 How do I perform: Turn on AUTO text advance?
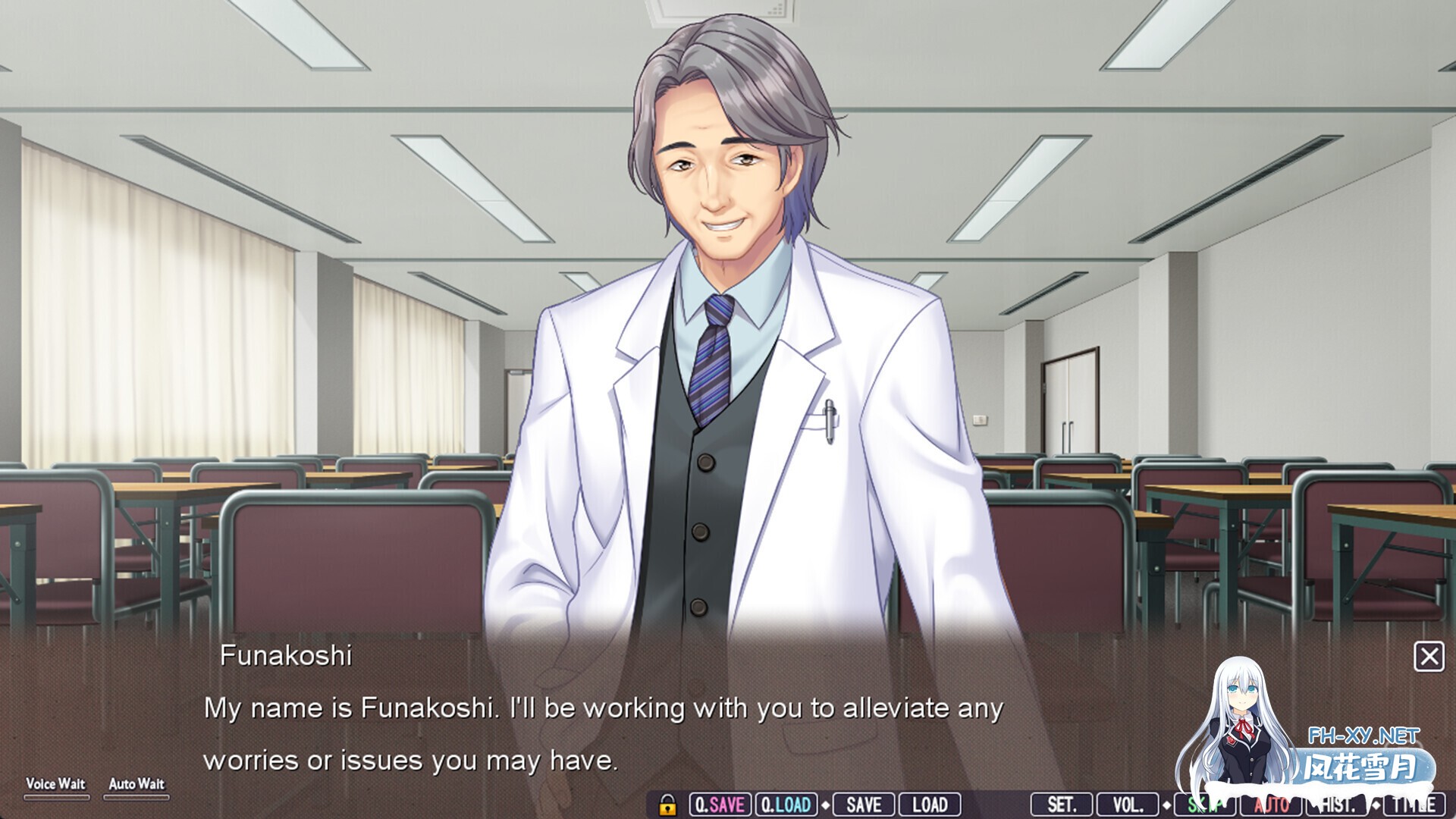pos(1271,805)
